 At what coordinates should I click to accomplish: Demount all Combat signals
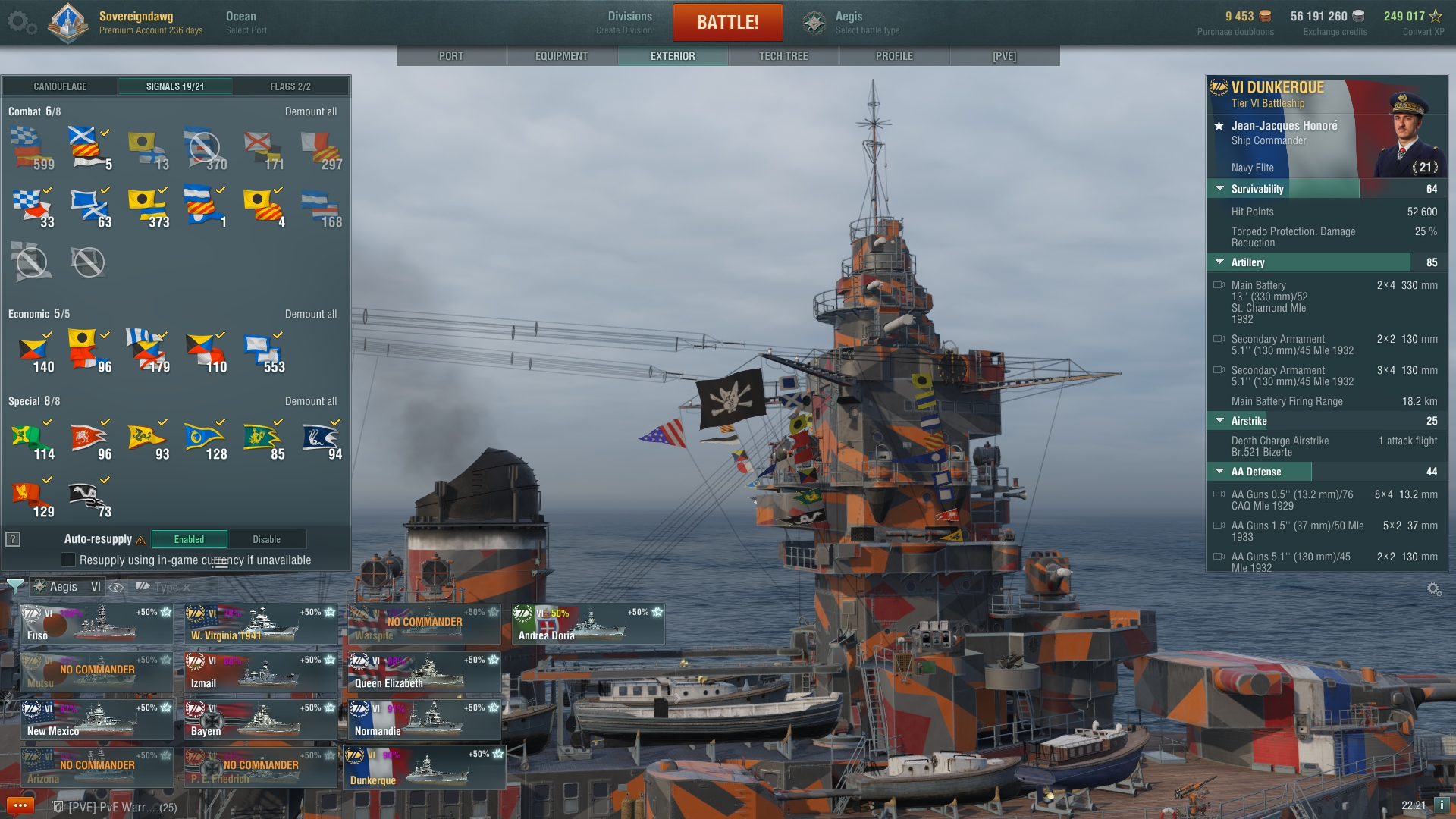311,111
